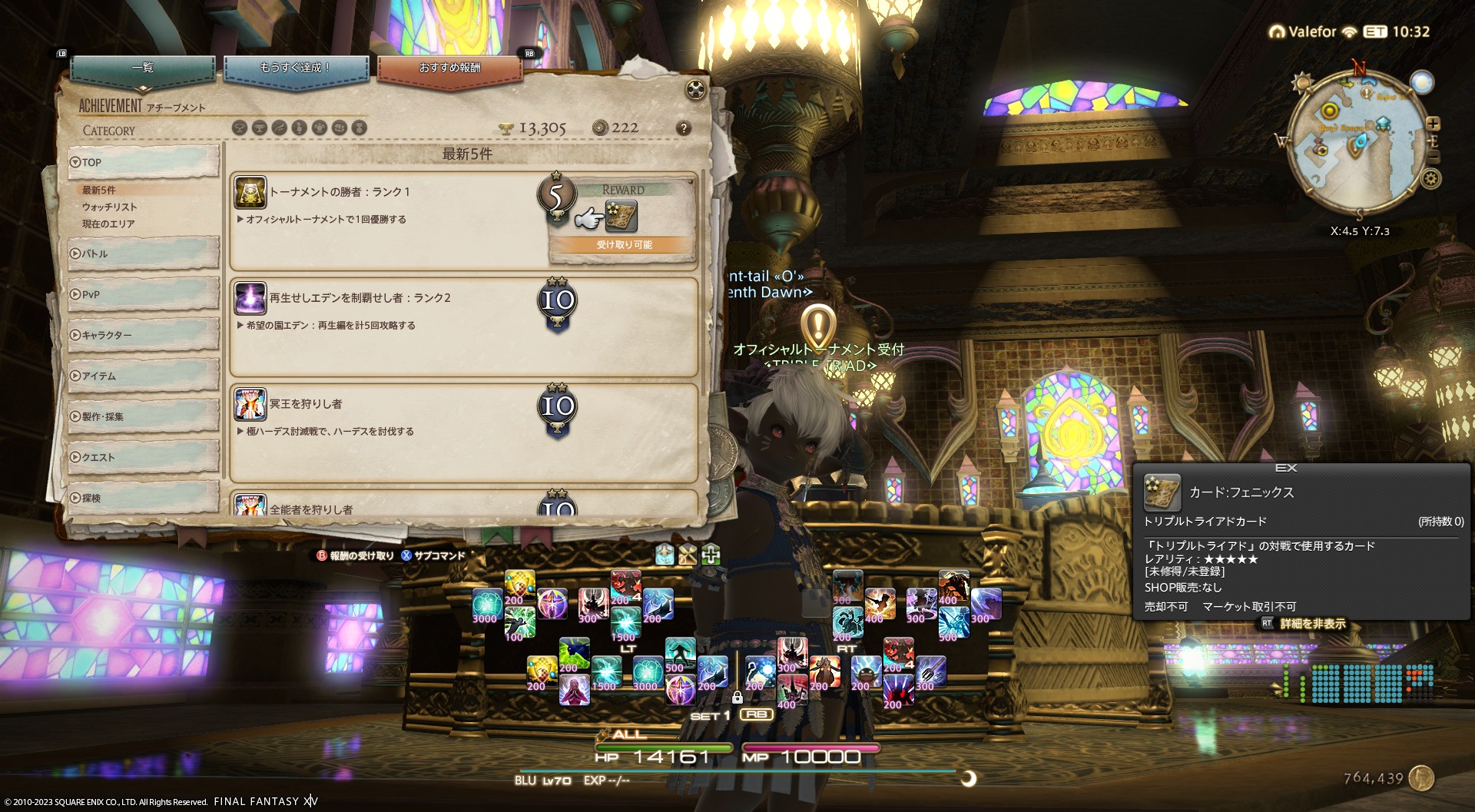1475x812 pixels.
Task: Open the ウォッチリスト entry
Action: click(x=110, y=207)
